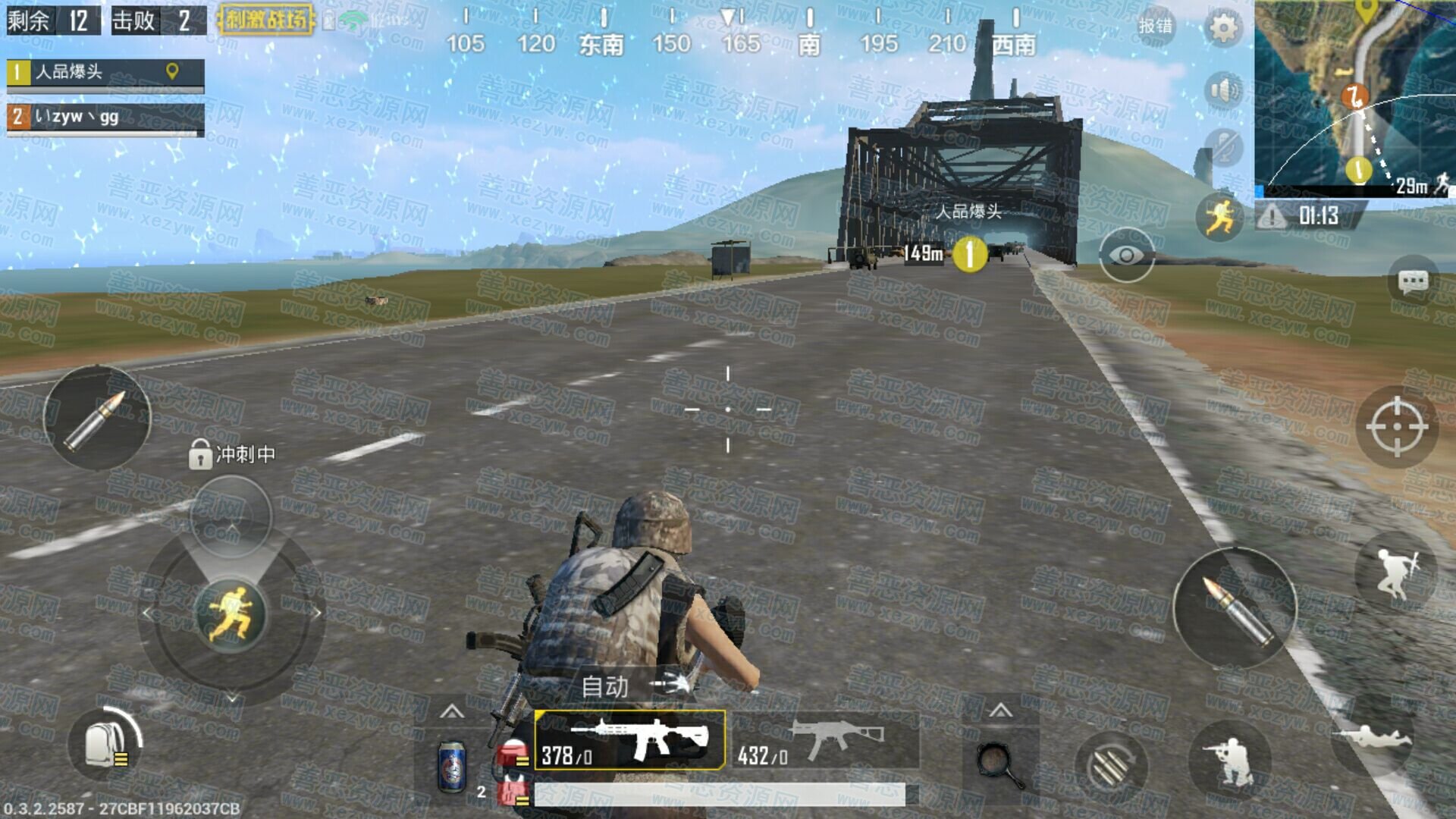Switch to prone stance

(1371, 736)
